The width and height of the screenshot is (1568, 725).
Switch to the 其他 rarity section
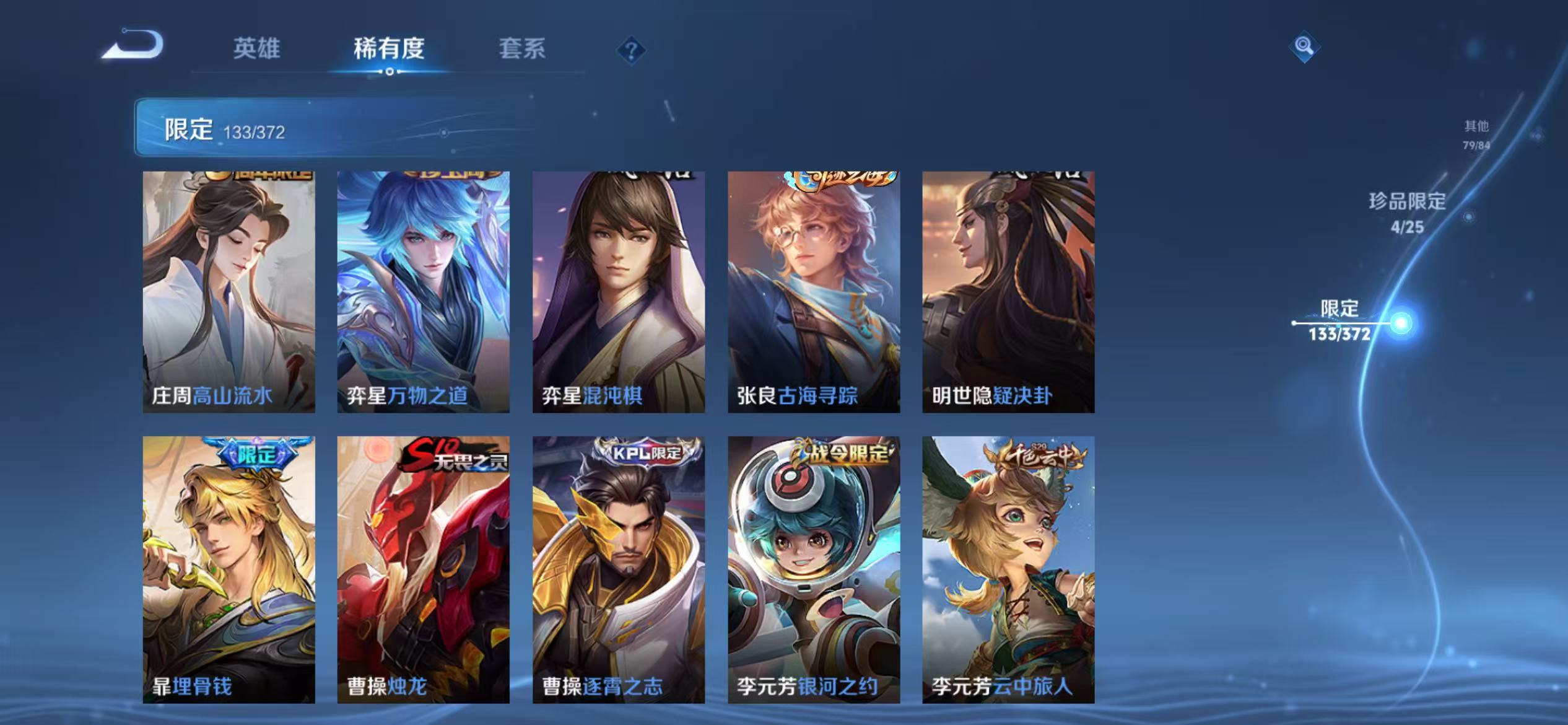click(1476, 135)
